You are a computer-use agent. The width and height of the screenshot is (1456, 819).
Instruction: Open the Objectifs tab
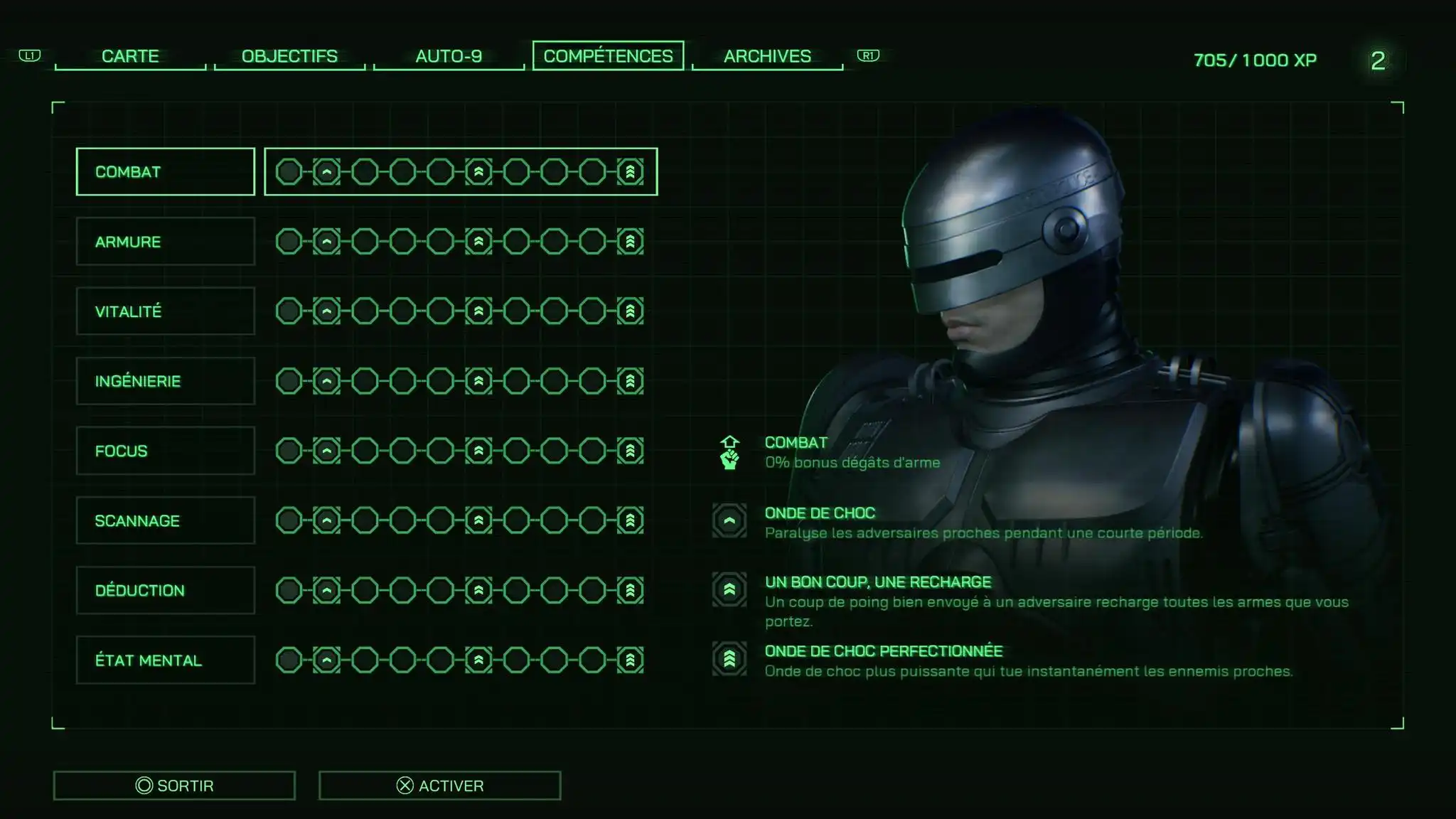(x=289, y=56)
